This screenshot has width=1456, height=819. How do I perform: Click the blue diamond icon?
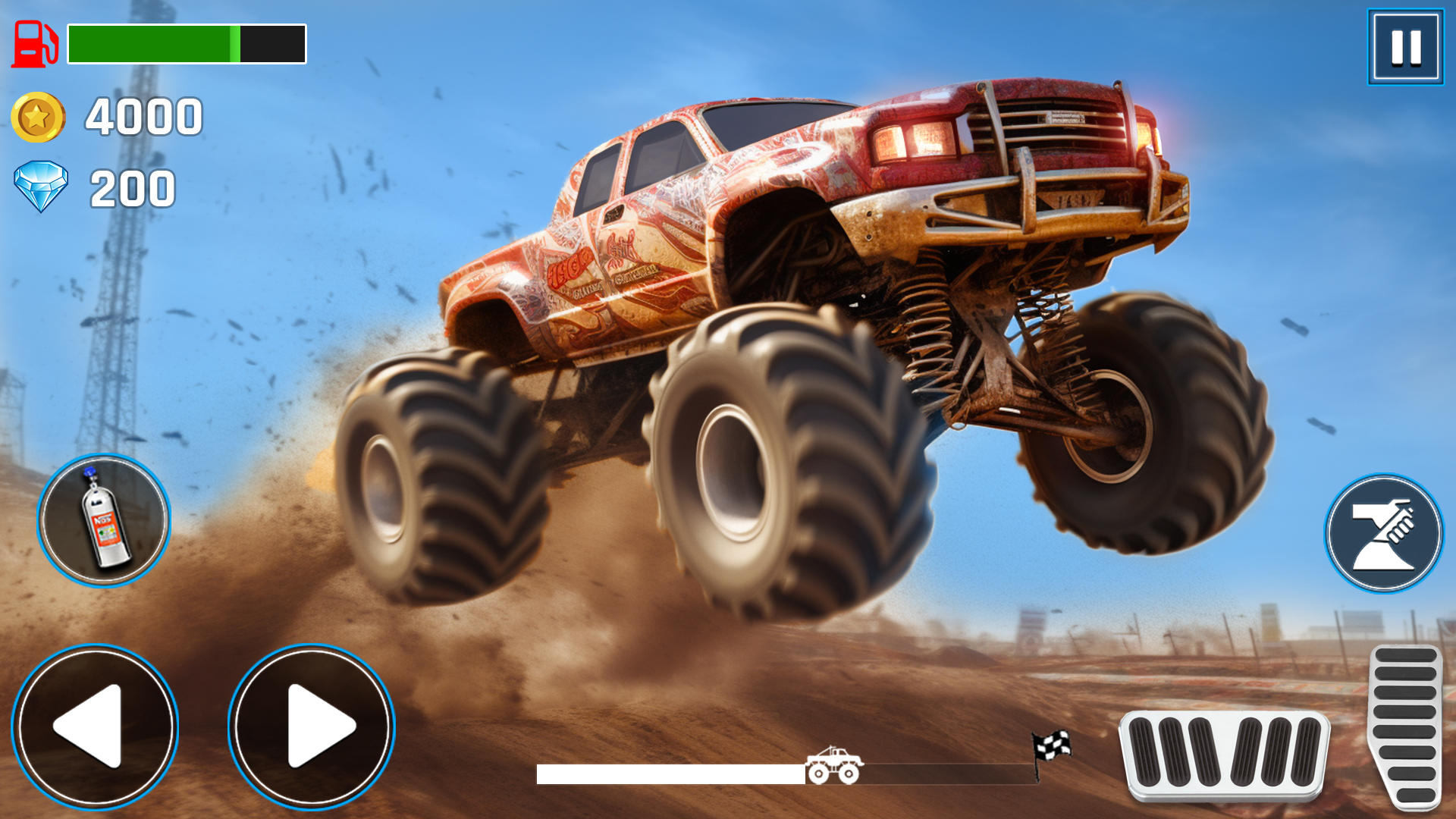click(x=42, y=186)
